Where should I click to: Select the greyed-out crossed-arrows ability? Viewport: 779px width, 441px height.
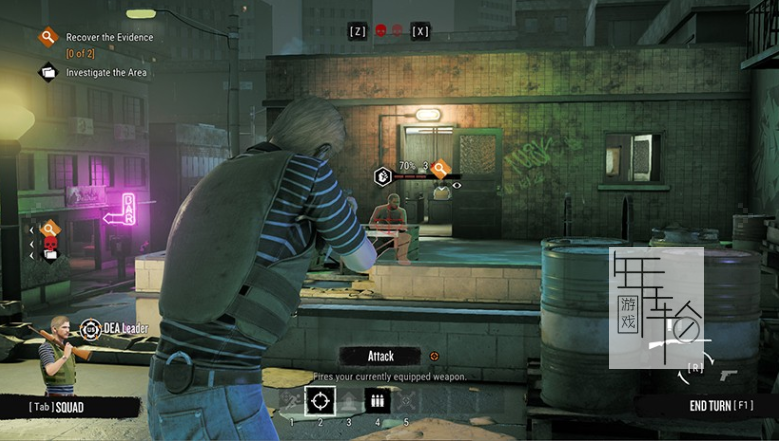(x=406, y=401)
